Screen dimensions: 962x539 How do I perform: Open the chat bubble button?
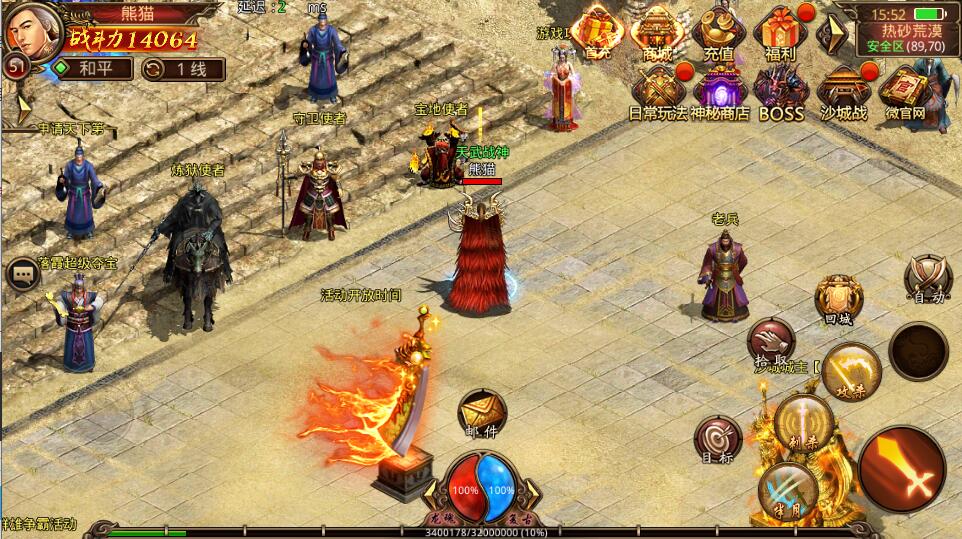click(22, 274)
